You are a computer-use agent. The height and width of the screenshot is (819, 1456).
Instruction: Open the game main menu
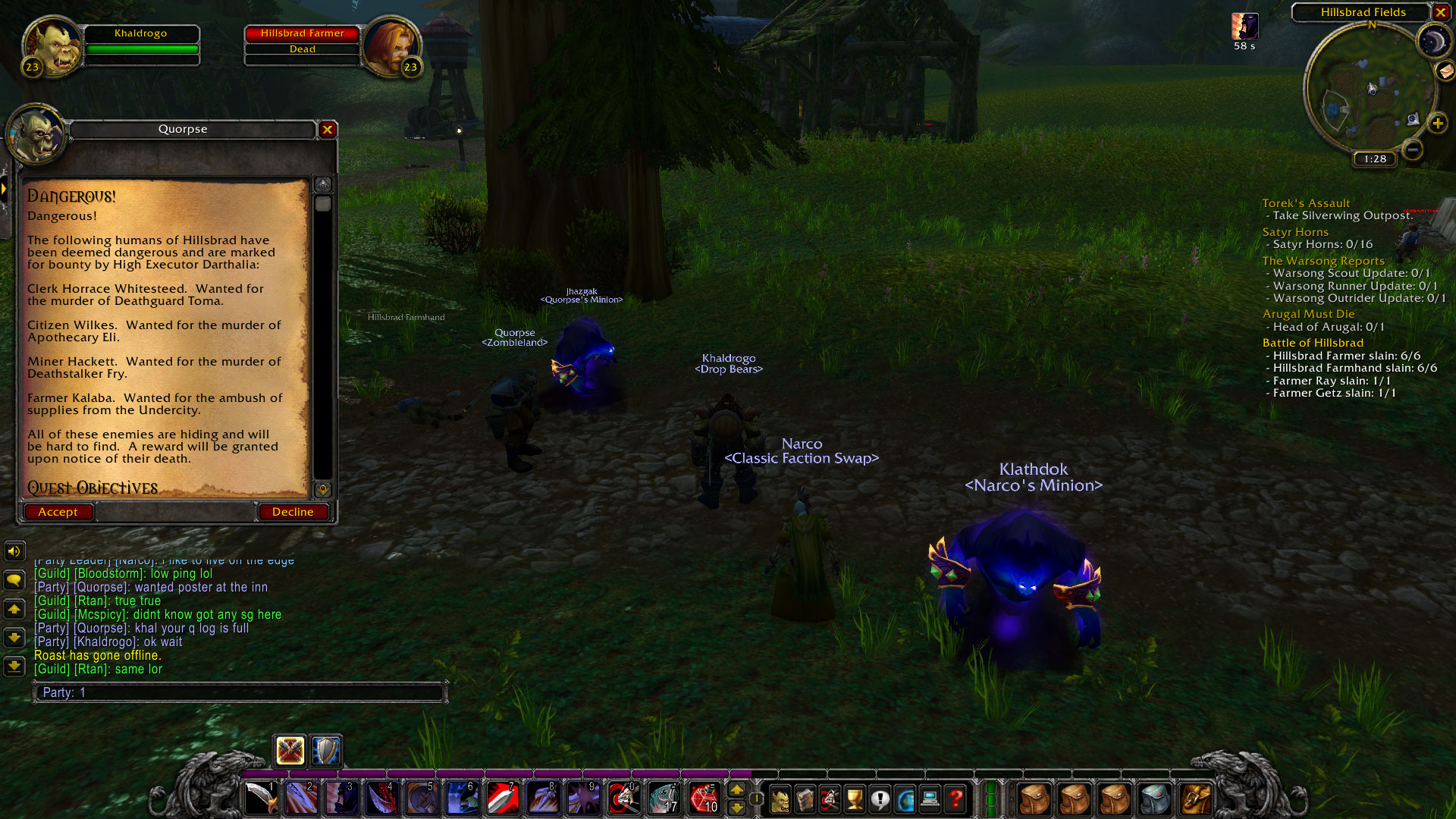tap(929, 798)
